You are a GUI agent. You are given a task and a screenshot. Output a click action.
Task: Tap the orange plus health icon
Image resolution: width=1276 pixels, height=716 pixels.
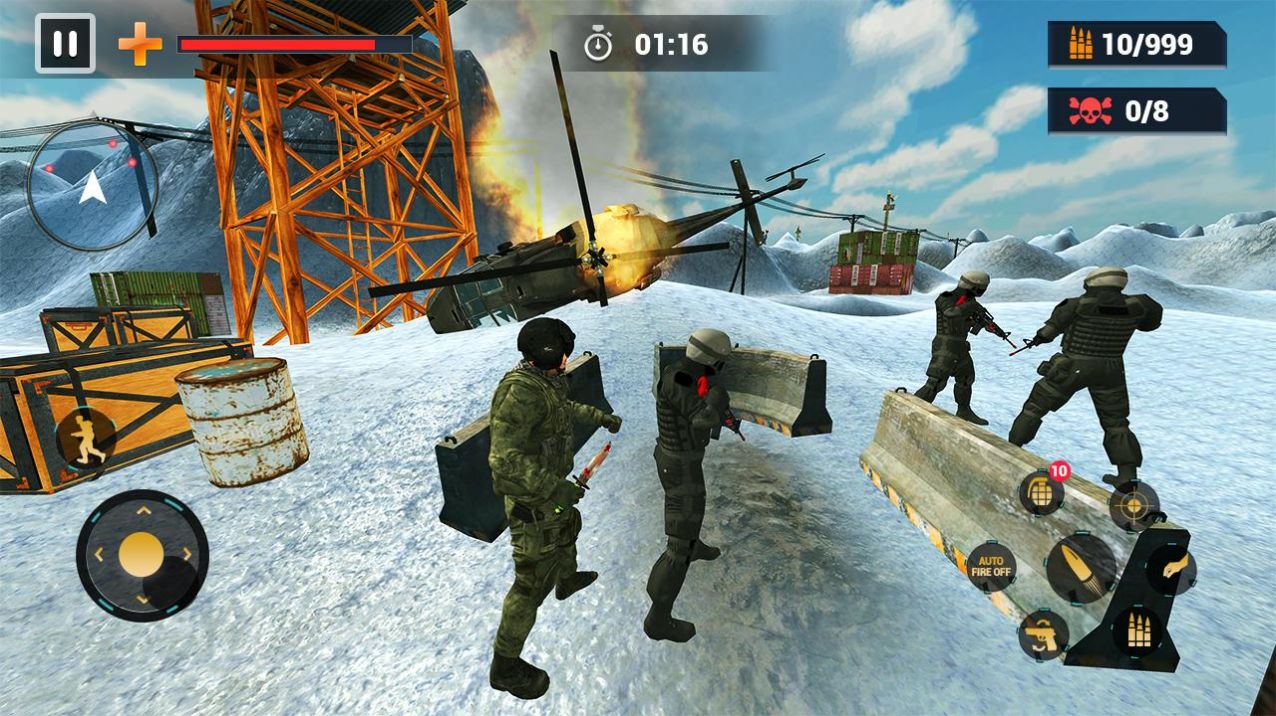pyautogui.click(x=140, y=45)
